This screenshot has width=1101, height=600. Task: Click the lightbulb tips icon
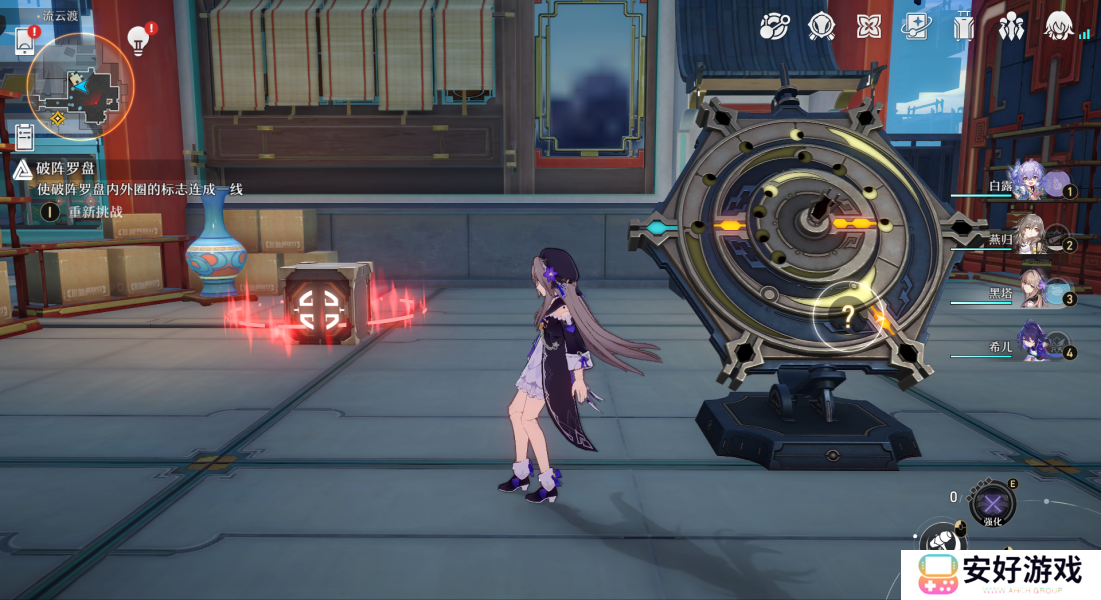pos(138,41)
